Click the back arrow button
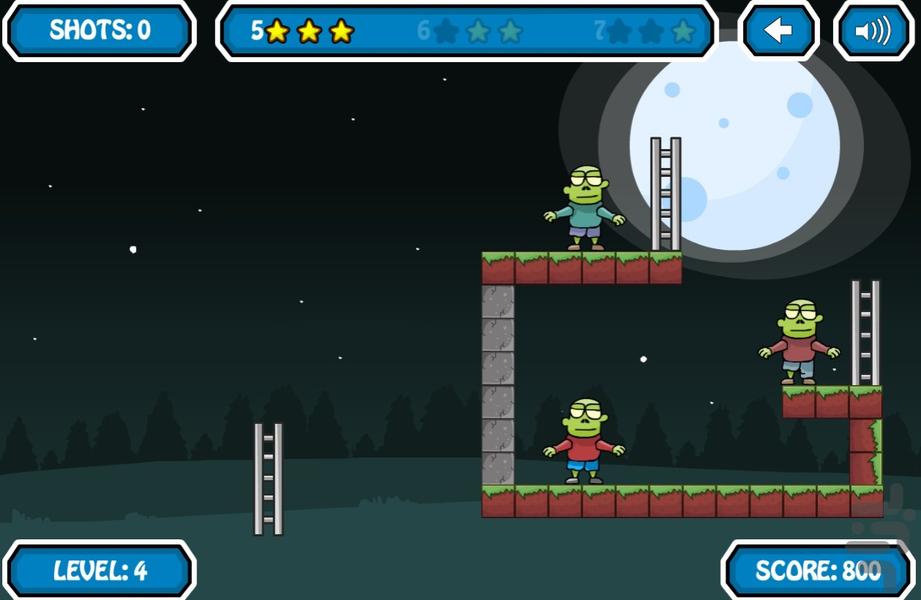 778,31
